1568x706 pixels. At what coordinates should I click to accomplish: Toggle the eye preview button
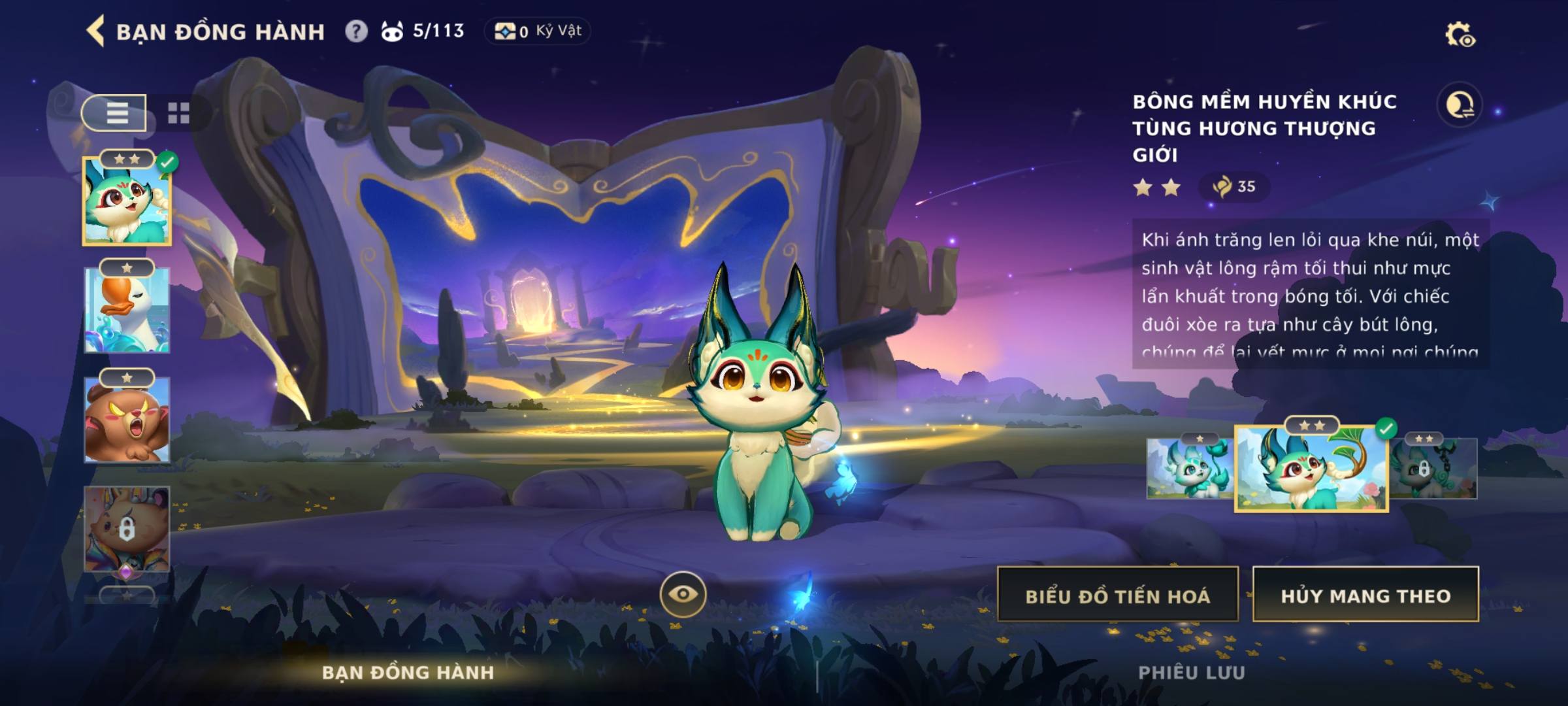coord(683,594)
